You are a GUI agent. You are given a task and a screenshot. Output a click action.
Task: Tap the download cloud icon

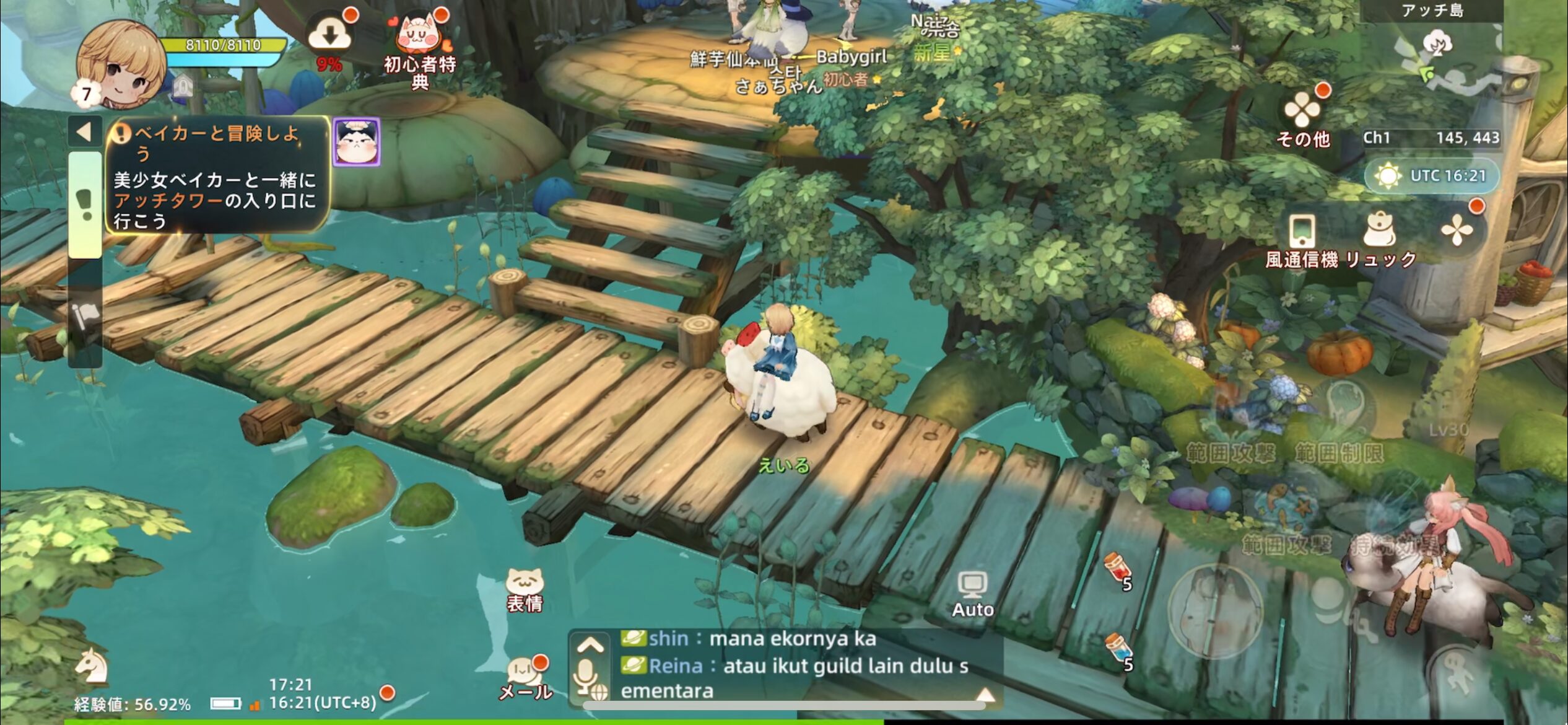(330, 35)
